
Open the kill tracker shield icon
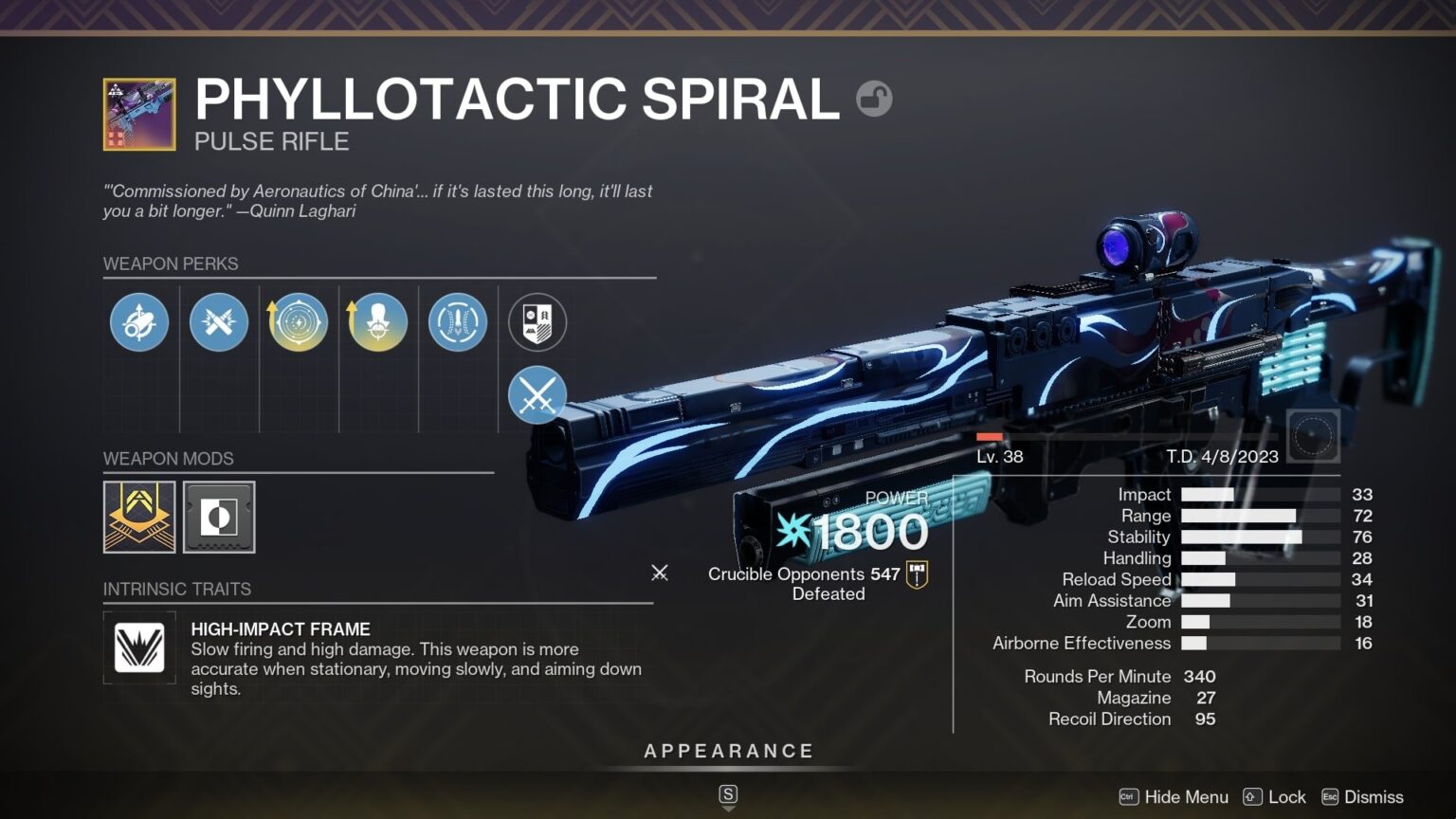coord(537,322)
